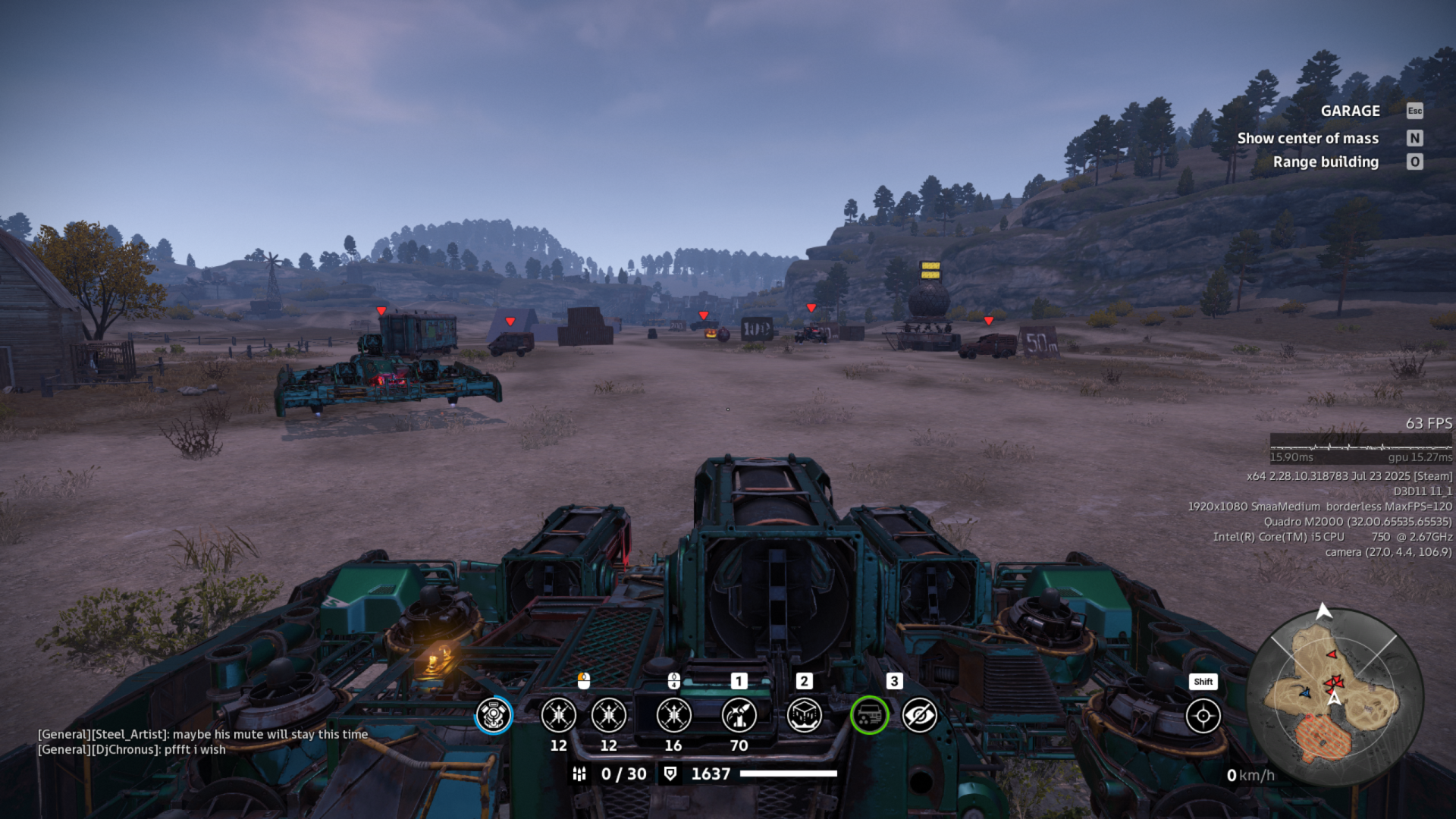1456x819 pixels.
Task: Select the weapon icon showing 16 ammo
Action: [673, 715]
